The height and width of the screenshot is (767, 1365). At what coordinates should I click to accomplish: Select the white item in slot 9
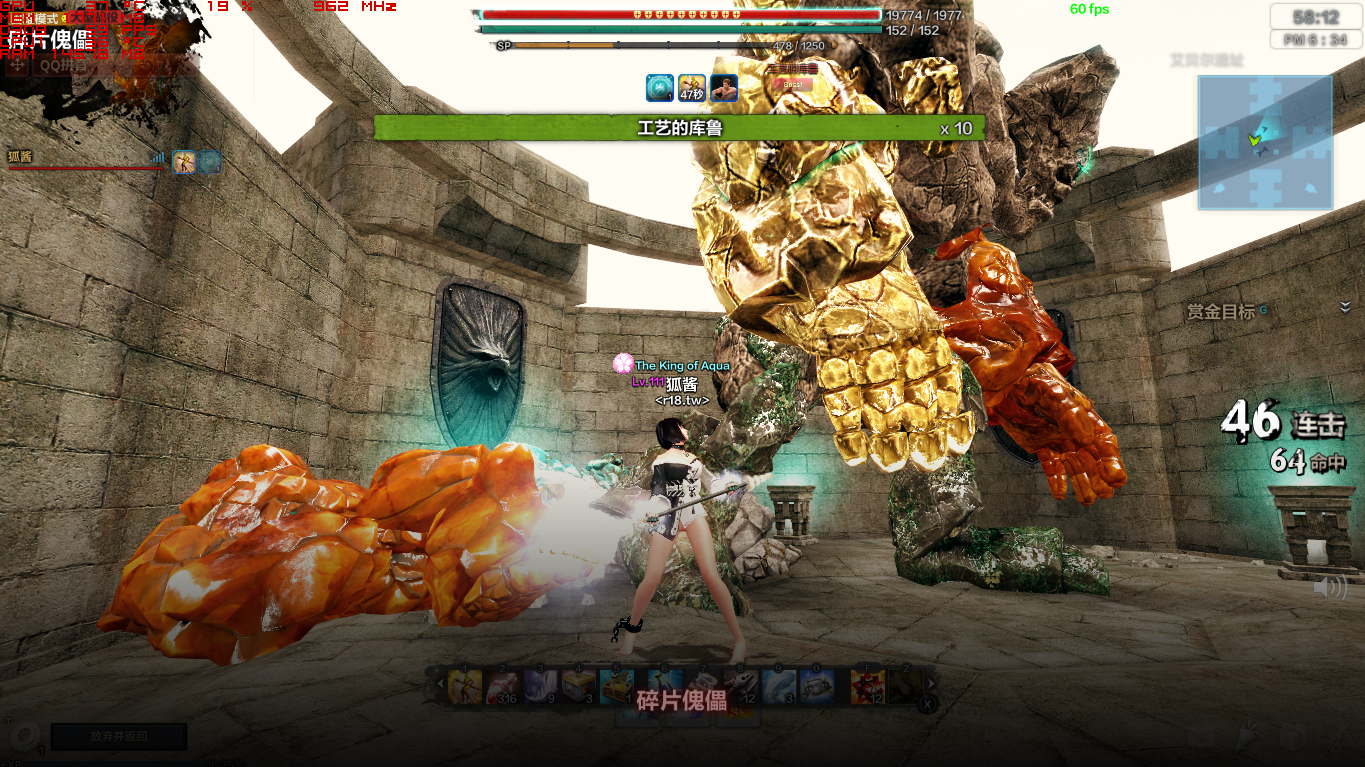coord(779,687)
